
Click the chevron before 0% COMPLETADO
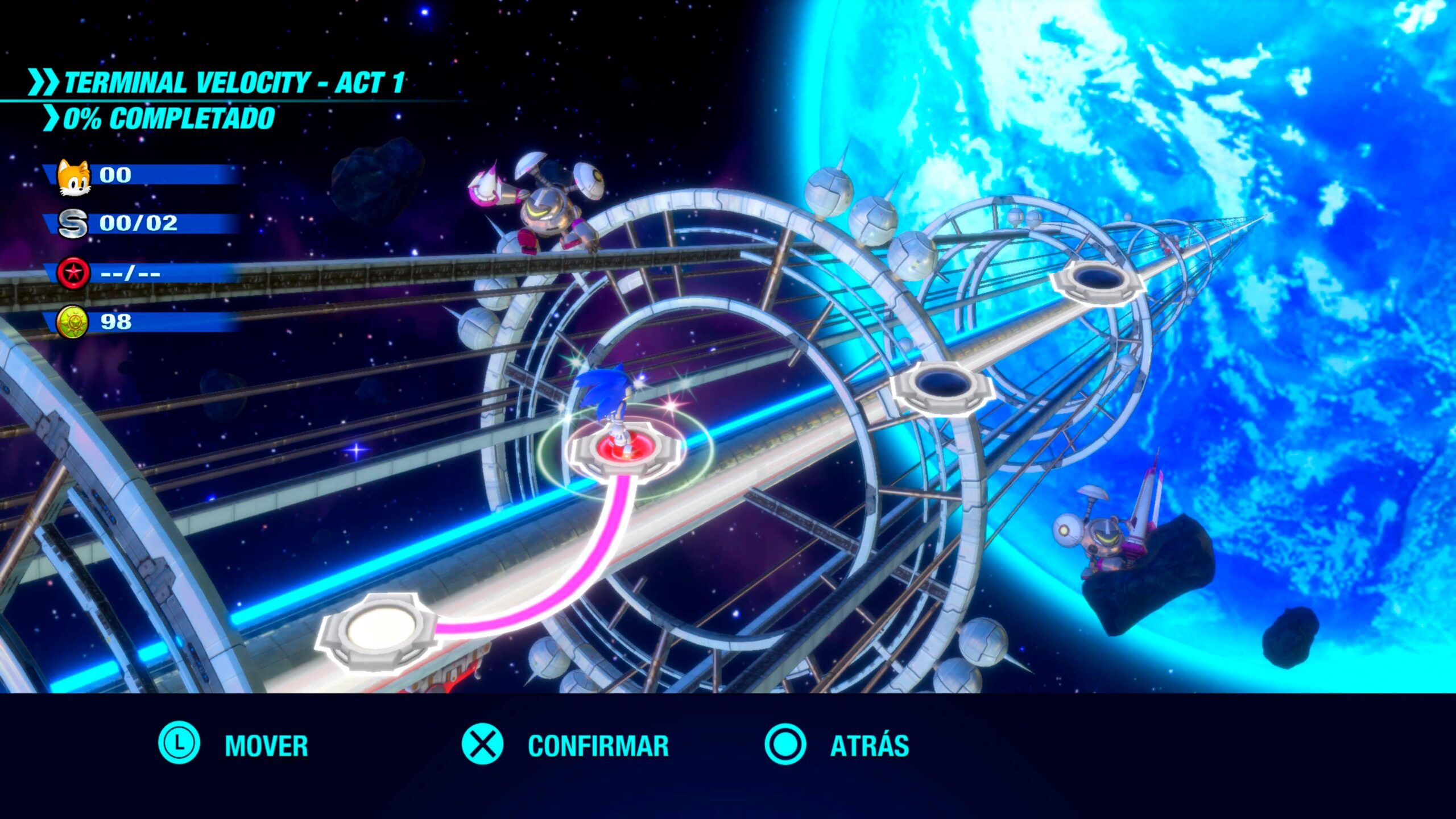[x=51, y=118]
